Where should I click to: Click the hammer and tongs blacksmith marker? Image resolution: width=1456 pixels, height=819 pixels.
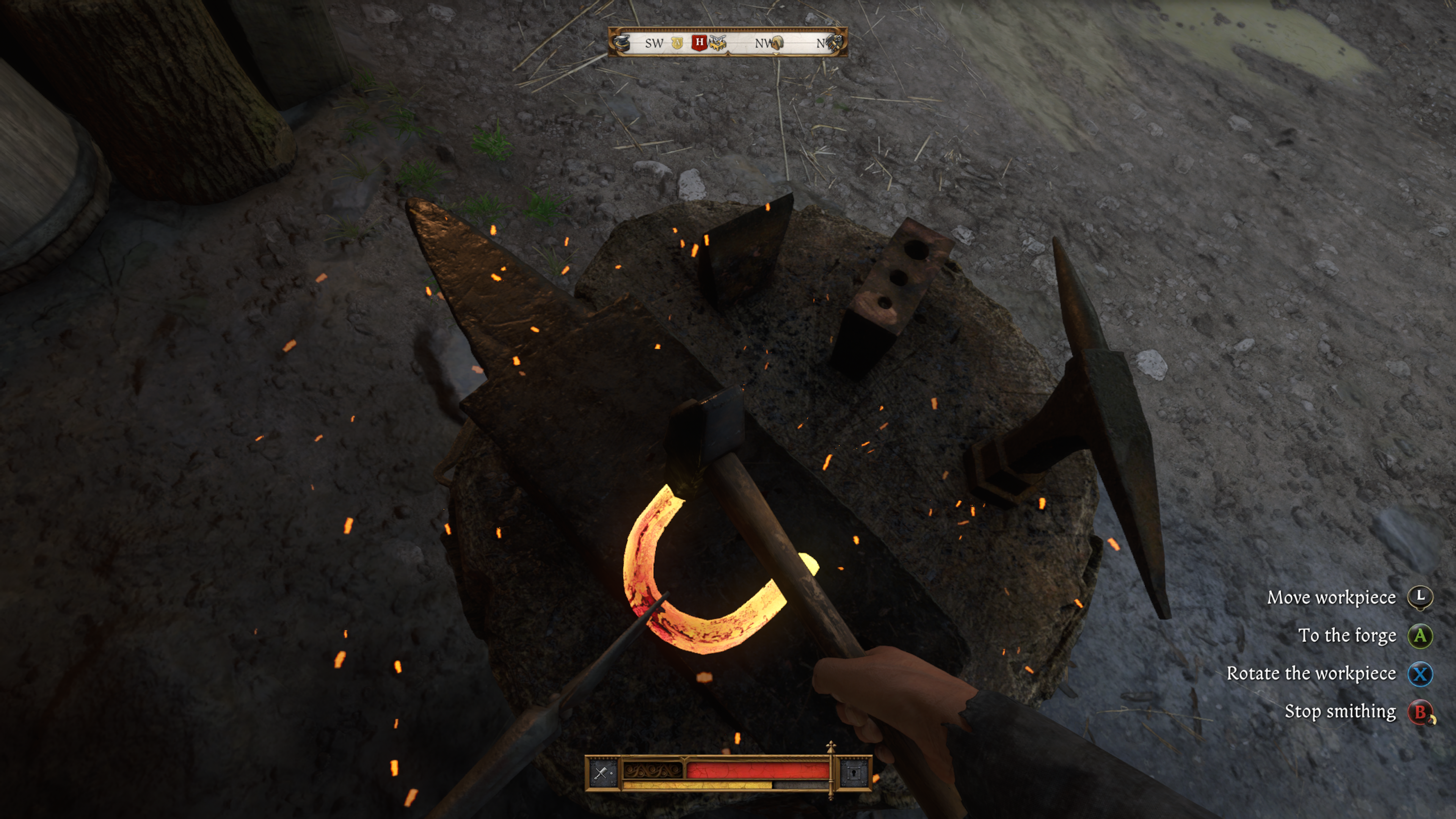click(x=835, y=43)
